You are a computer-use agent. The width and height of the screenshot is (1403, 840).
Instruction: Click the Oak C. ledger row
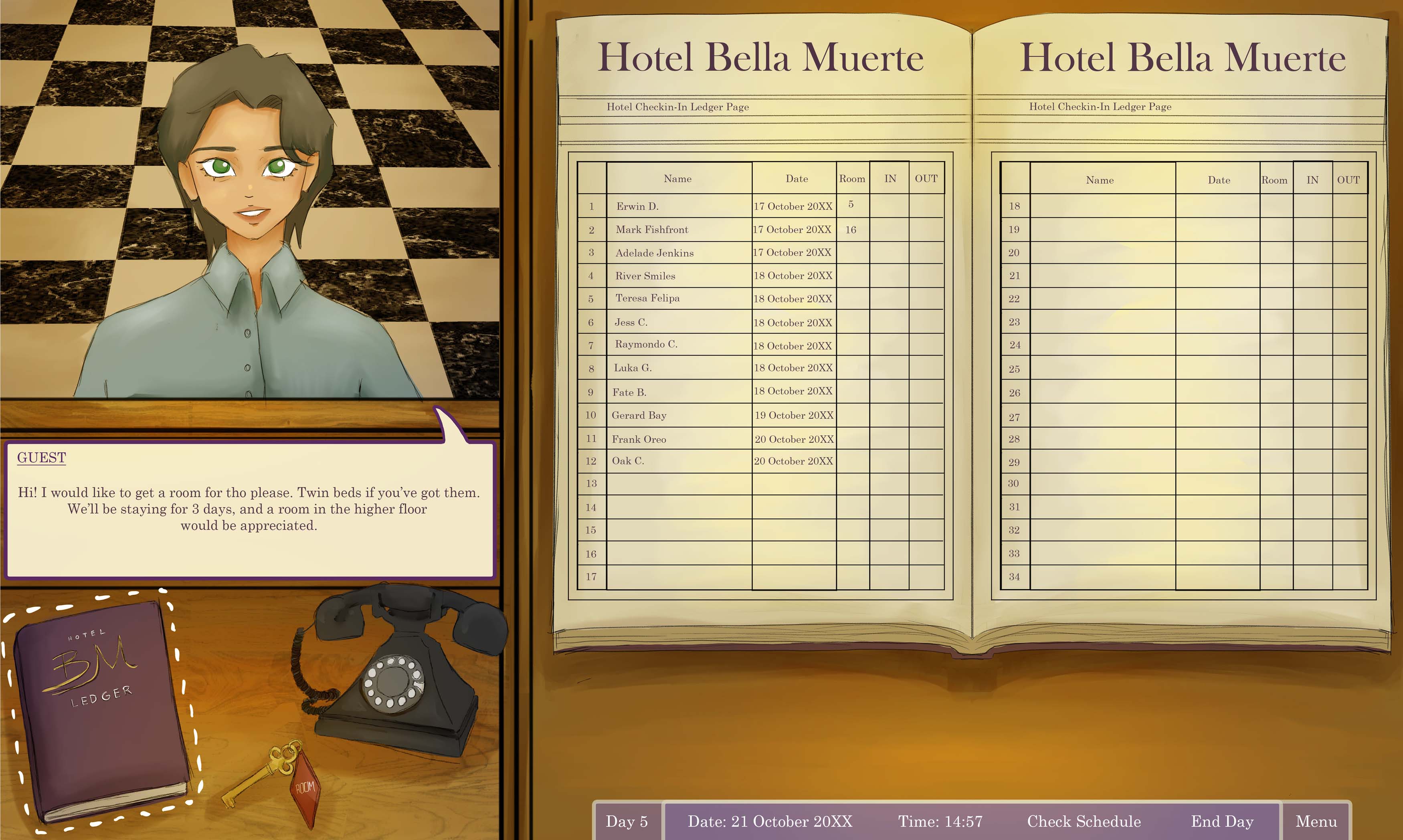click(x=628, y=461)
